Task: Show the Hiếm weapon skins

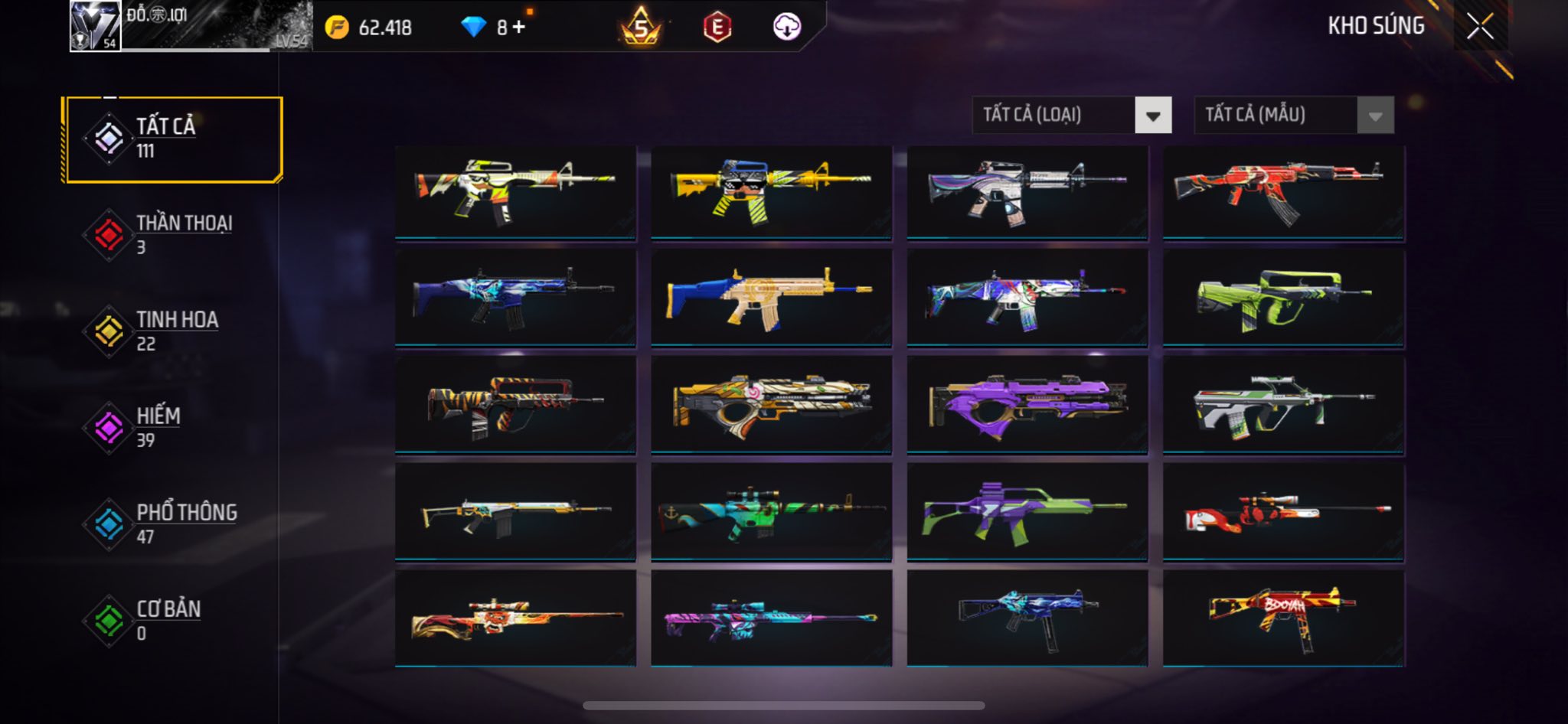Action: point(174,428)
